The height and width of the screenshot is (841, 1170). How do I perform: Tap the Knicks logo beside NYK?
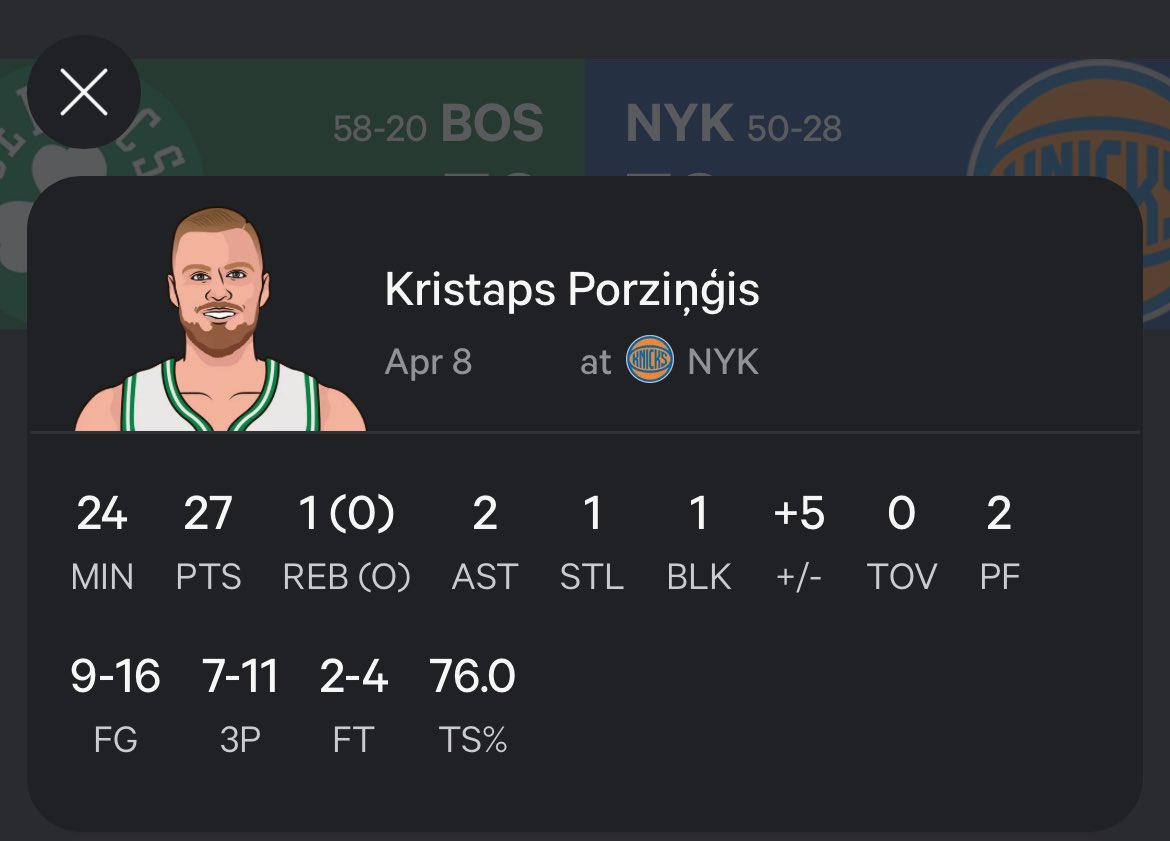[649, 360]
